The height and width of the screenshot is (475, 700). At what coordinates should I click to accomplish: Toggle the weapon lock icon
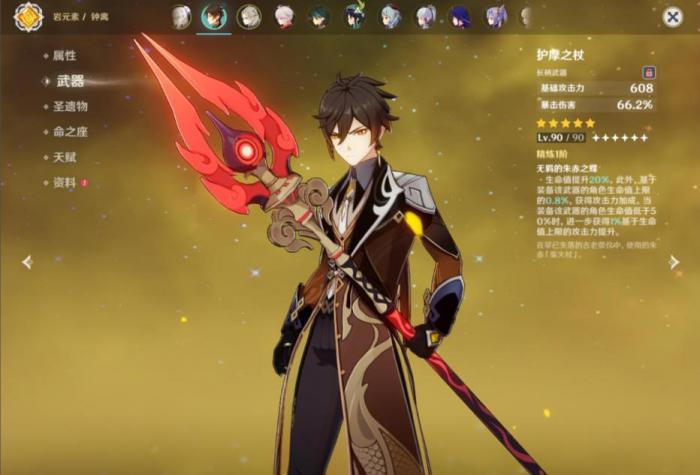click(649, 73)
